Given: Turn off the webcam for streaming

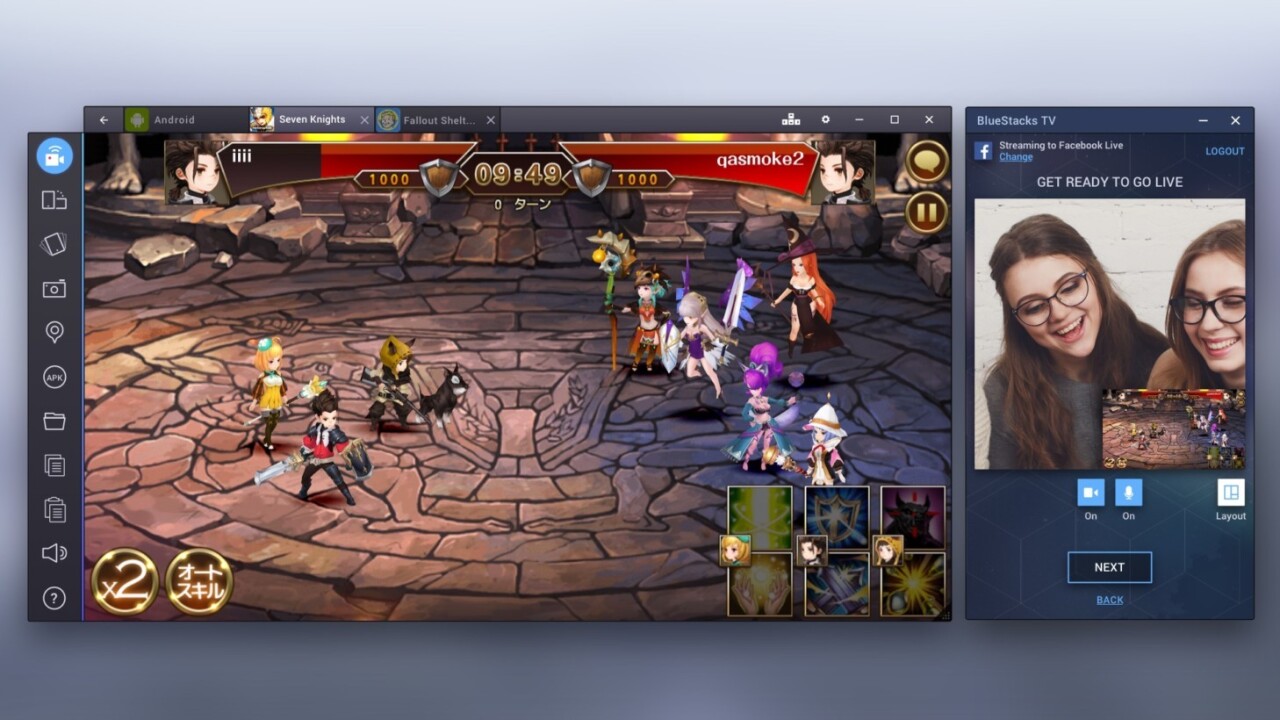Looking at the screenshot, I should click(x=1090, y=491).
